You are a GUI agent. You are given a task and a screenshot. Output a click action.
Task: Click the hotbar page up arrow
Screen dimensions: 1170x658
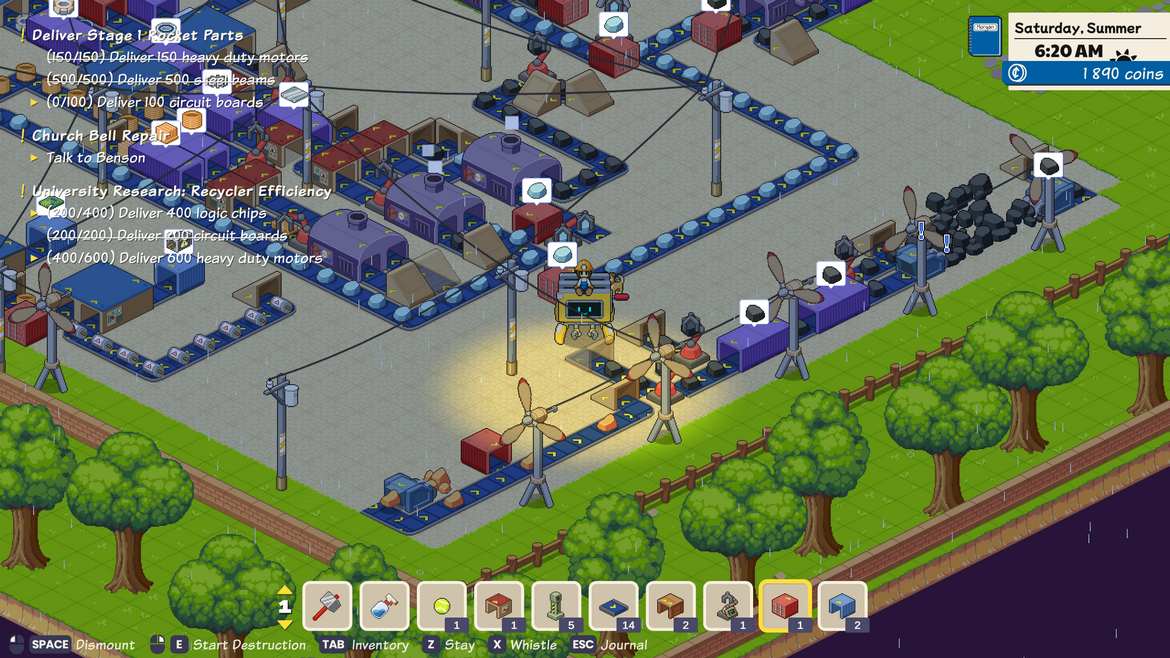click(285, 590)
